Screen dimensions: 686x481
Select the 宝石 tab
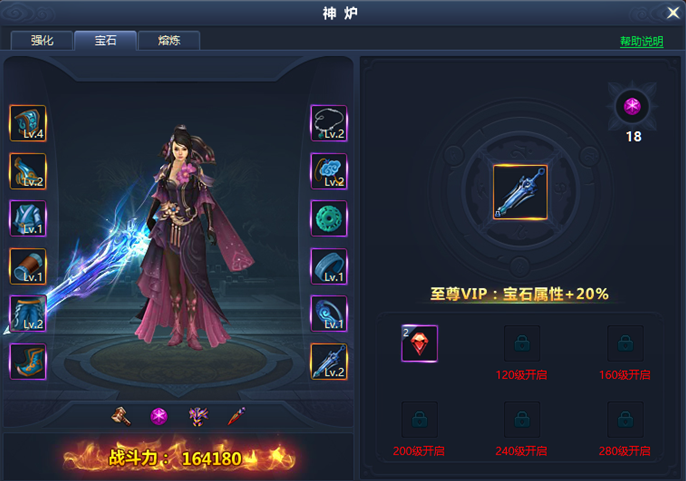tap(105, 41)
